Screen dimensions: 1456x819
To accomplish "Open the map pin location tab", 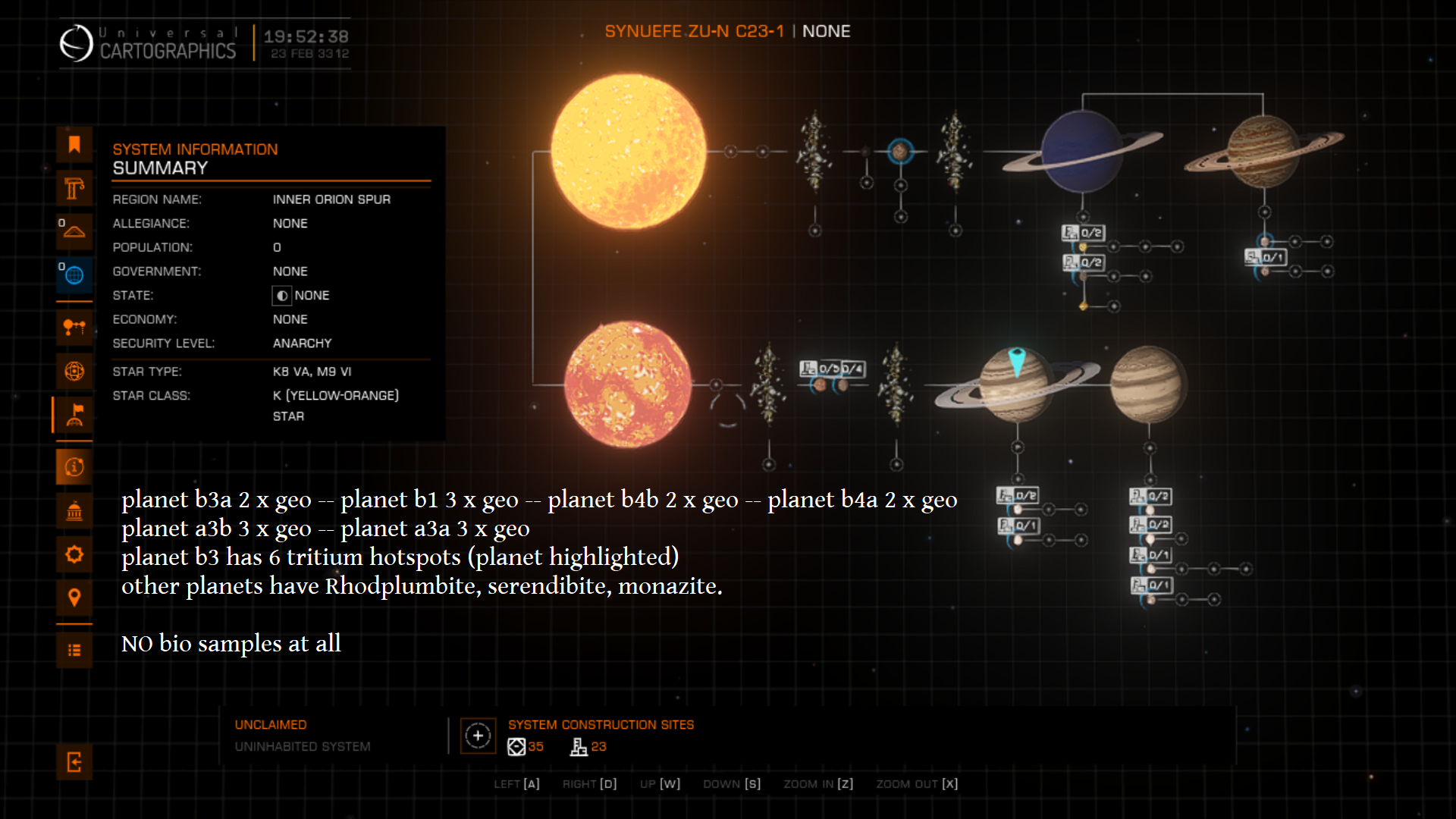I will [74, 598].
